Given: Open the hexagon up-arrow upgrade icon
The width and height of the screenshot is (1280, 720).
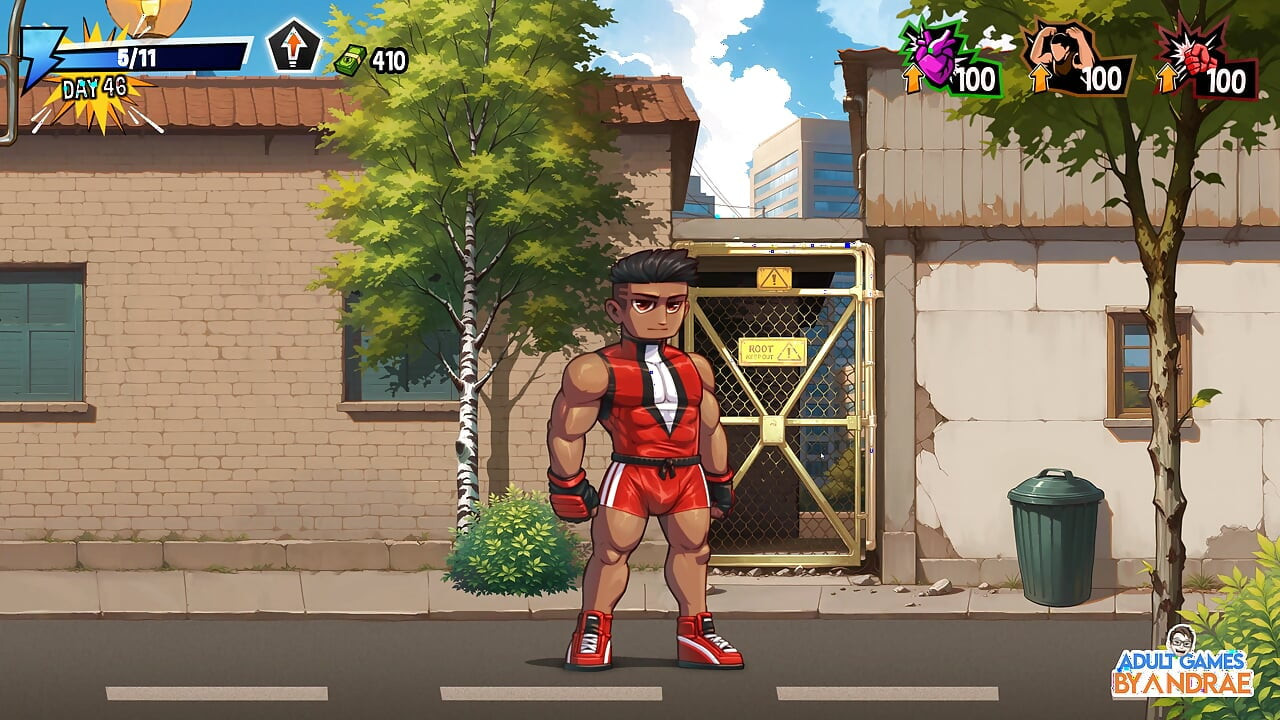Looking at the screenshot, I should tap(294, 46).
